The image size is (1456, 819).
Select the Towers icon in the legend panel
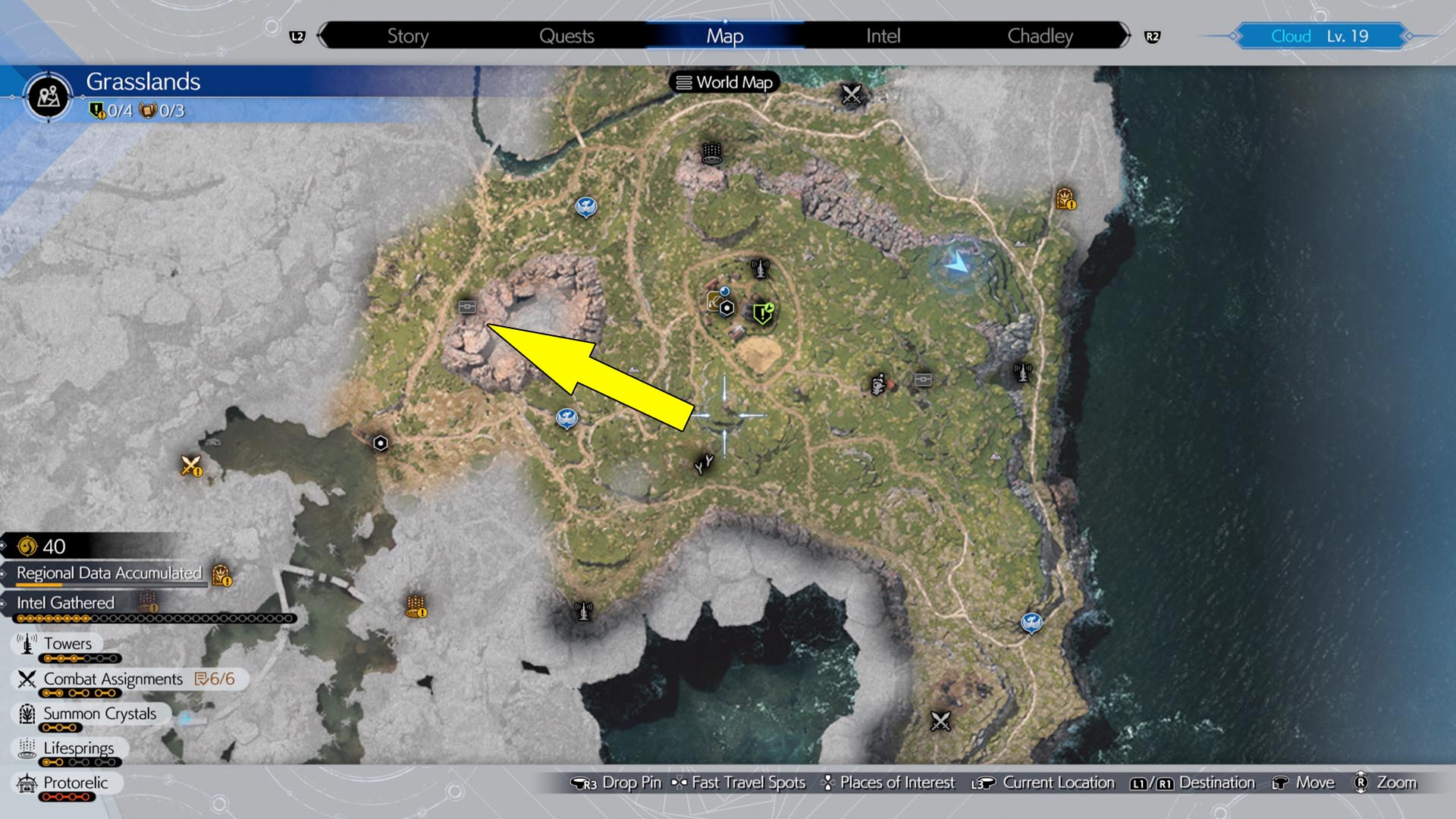25,644
